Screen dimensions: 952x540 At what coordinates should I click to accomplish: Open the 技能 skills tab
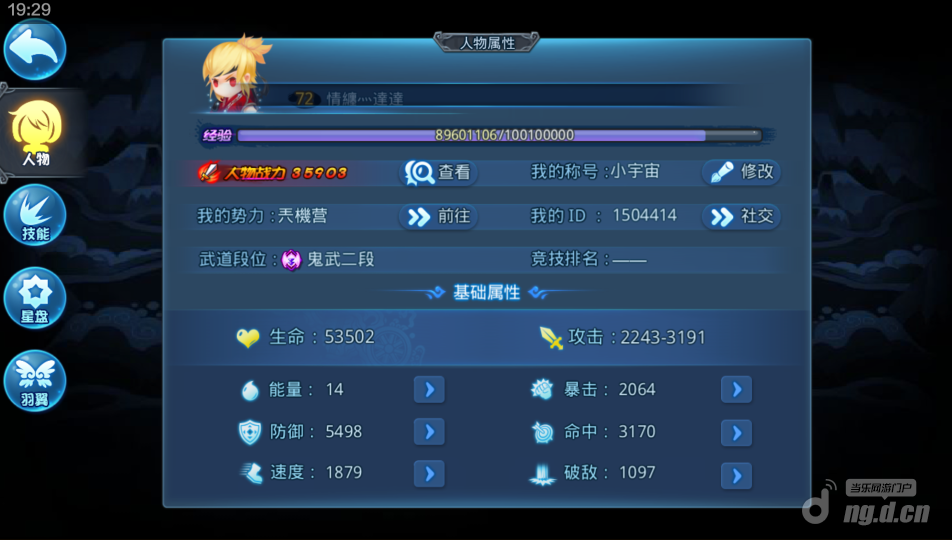click(35, 215)
